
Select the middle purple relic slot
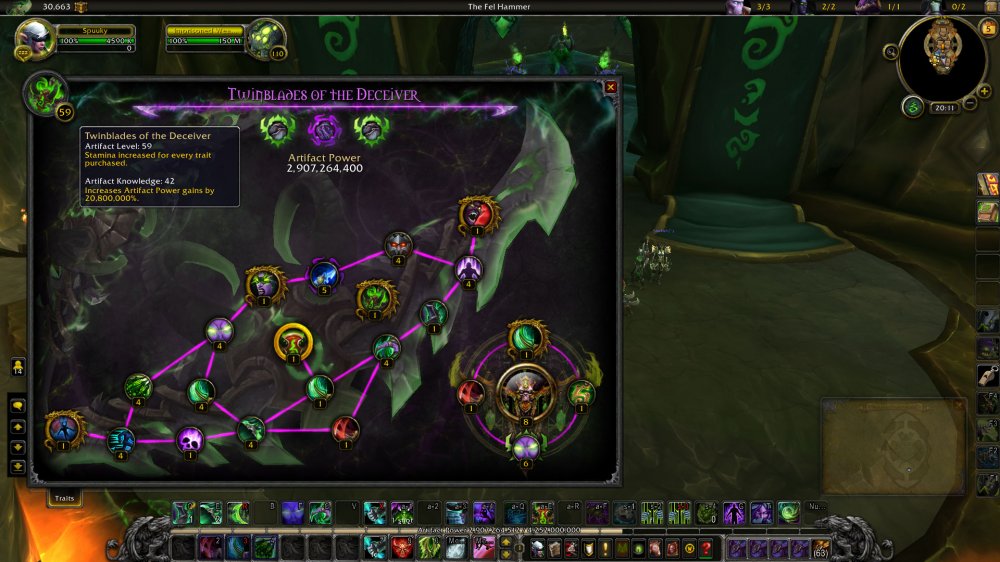pos(323,130)
